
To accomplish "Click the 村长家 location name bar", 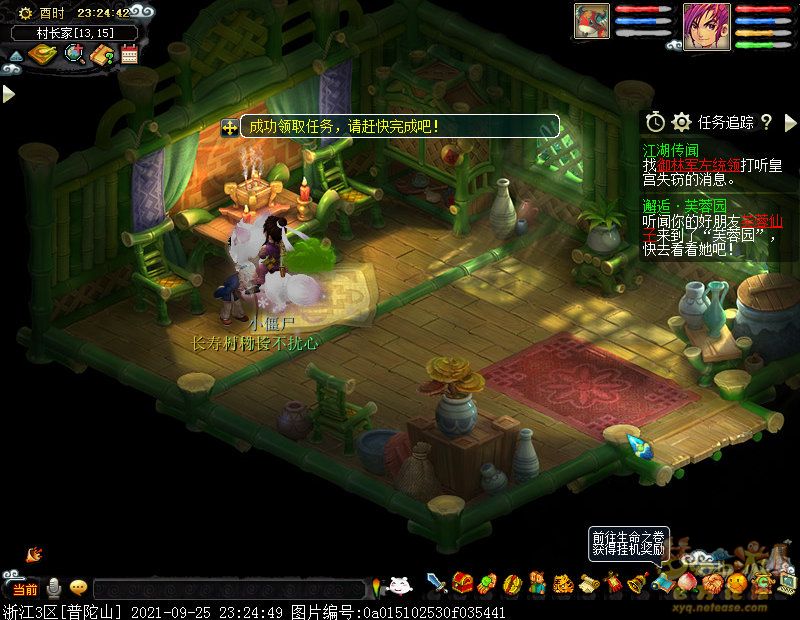I will (x=73, y=33).
